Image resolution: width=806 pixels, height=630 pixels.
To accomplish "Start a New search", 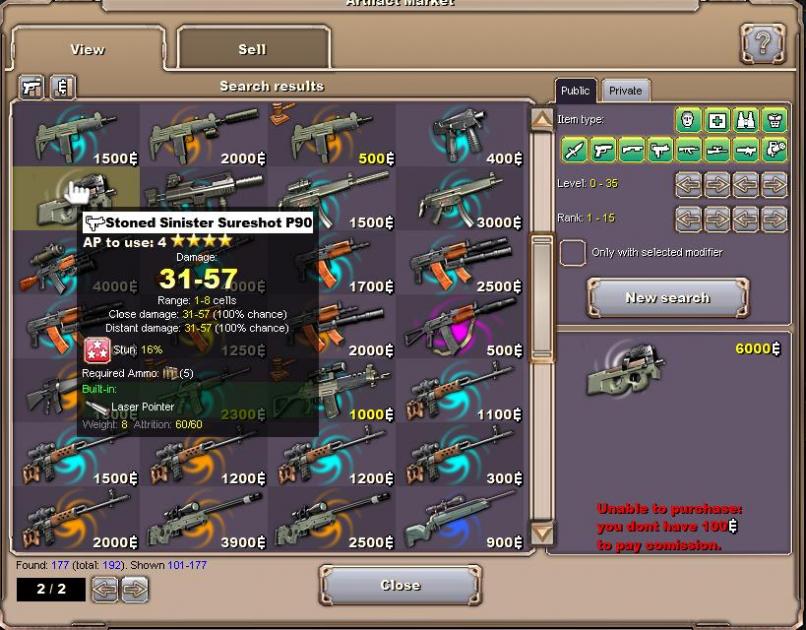I will click(667, 298).
